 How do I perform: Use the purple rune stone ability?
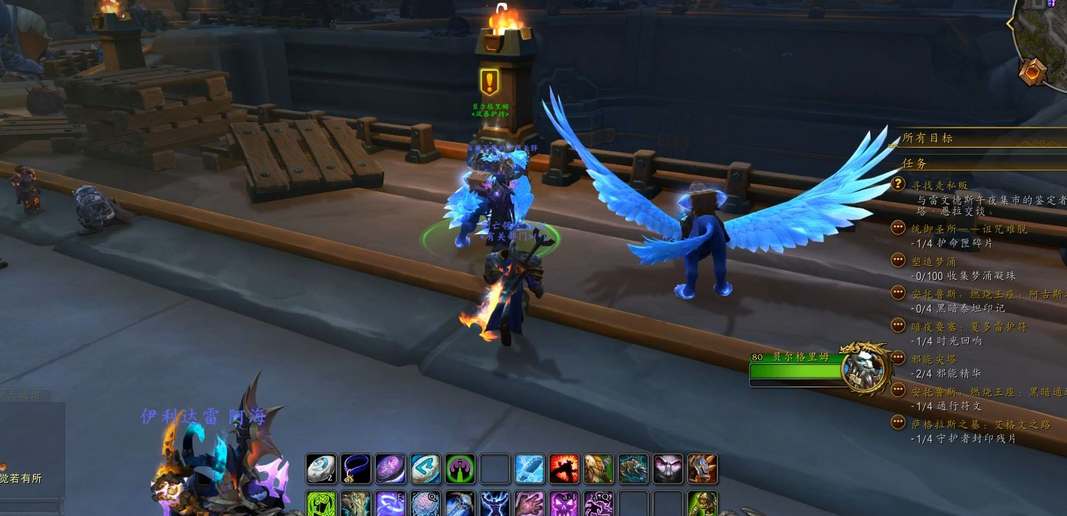pyautogui.click(x=391, y=469)
